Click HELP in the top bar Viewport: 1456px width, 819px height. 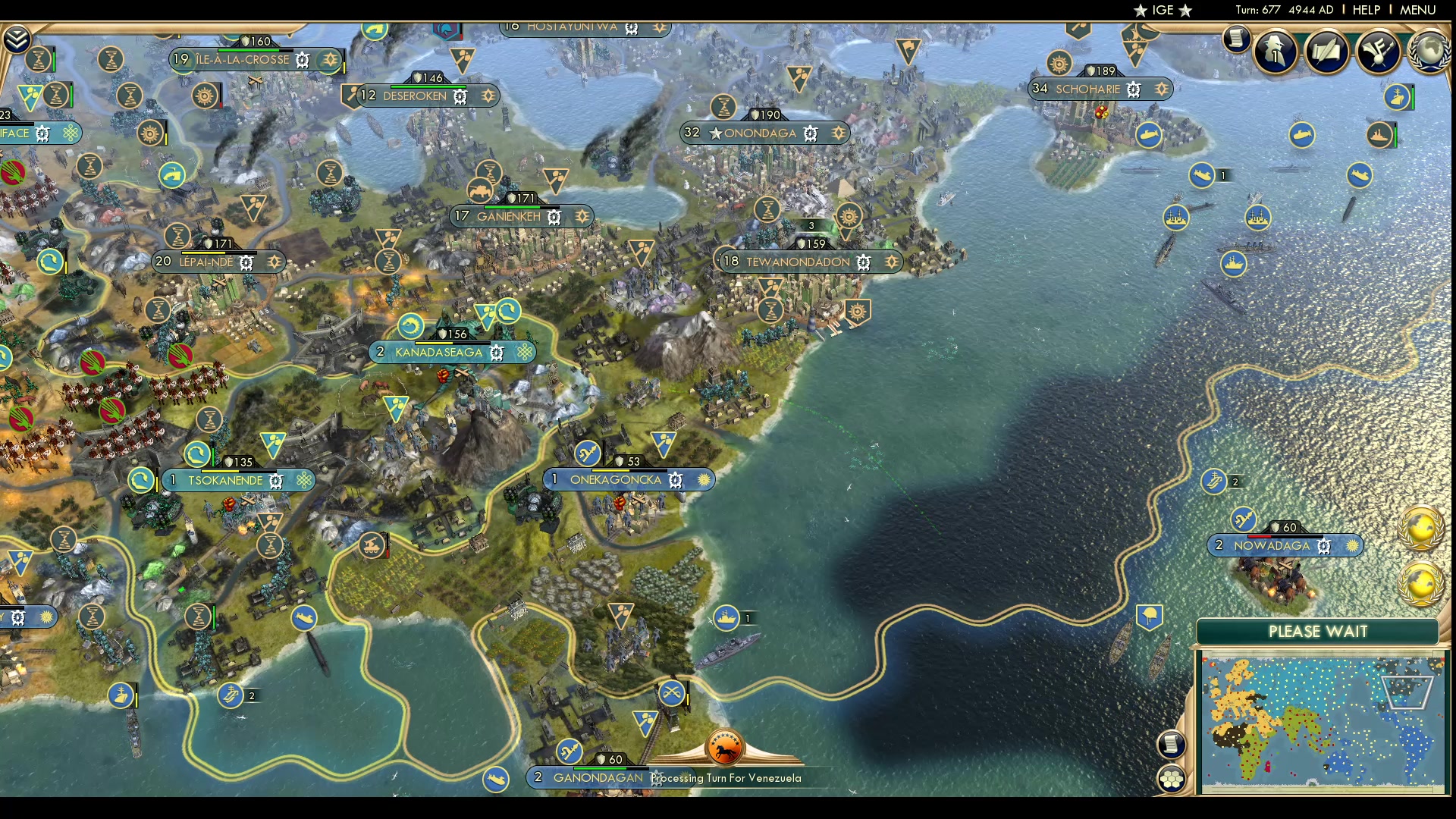(1365, 10)
